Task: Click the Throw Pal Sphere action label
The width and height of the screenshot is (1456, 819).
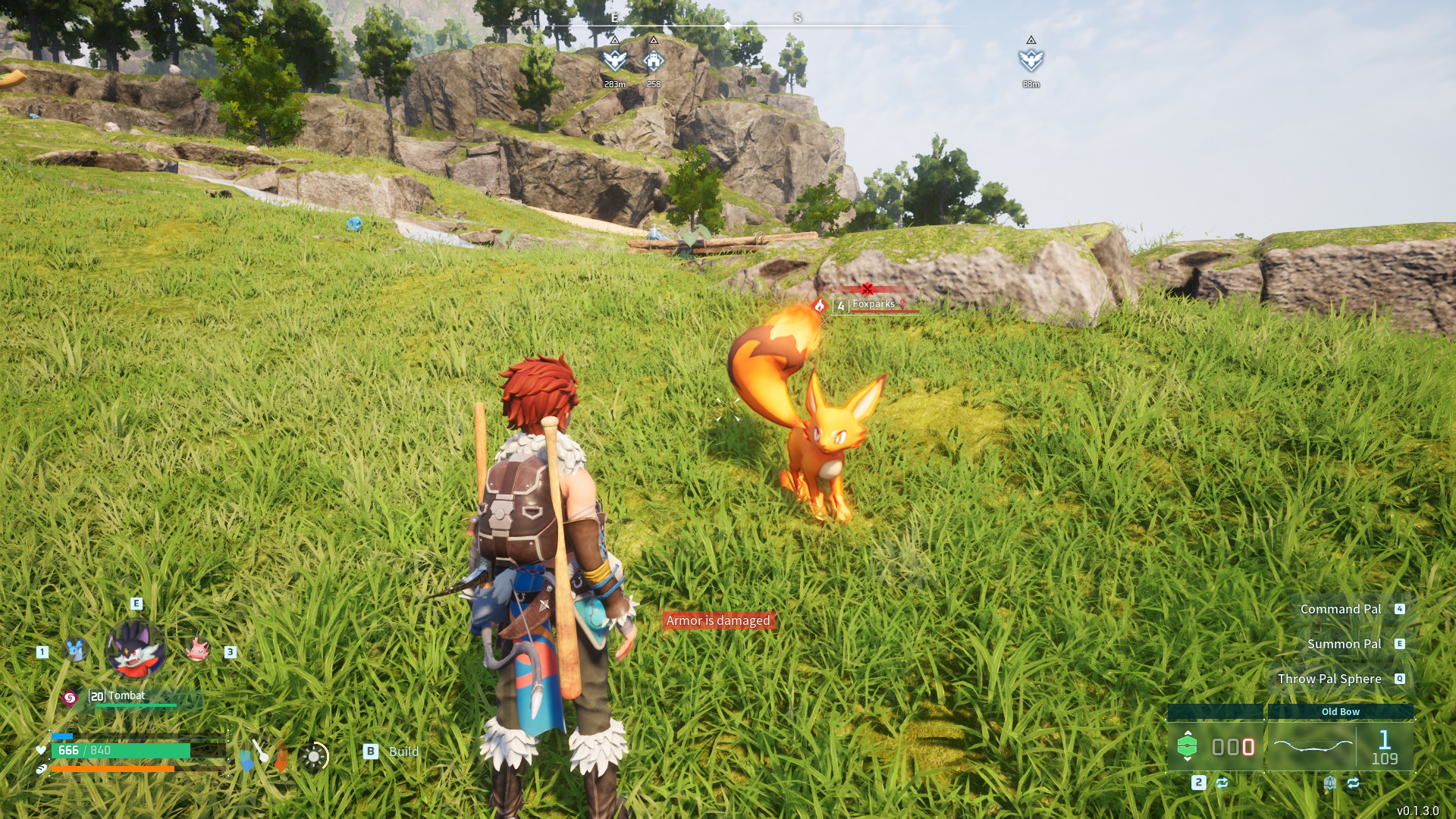Action: coord(1329,679)
